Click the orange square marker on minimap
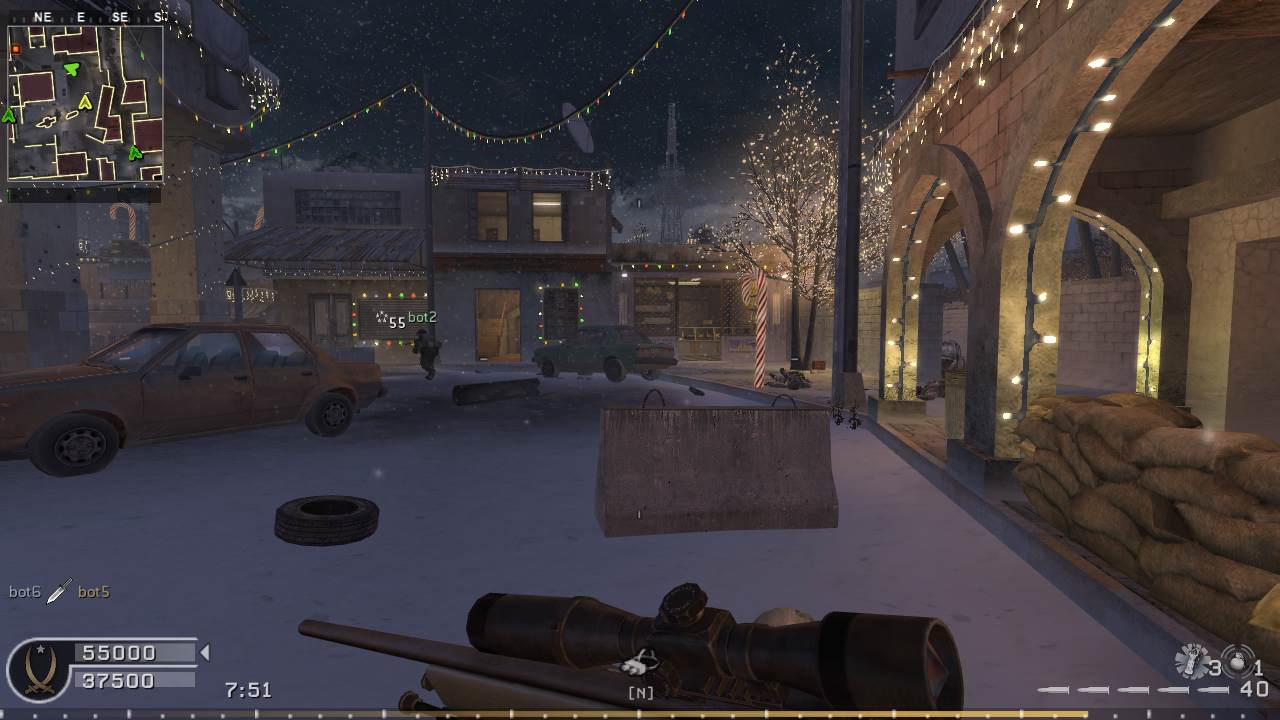This screenshot has width=1280, height=720. (16, 49)
